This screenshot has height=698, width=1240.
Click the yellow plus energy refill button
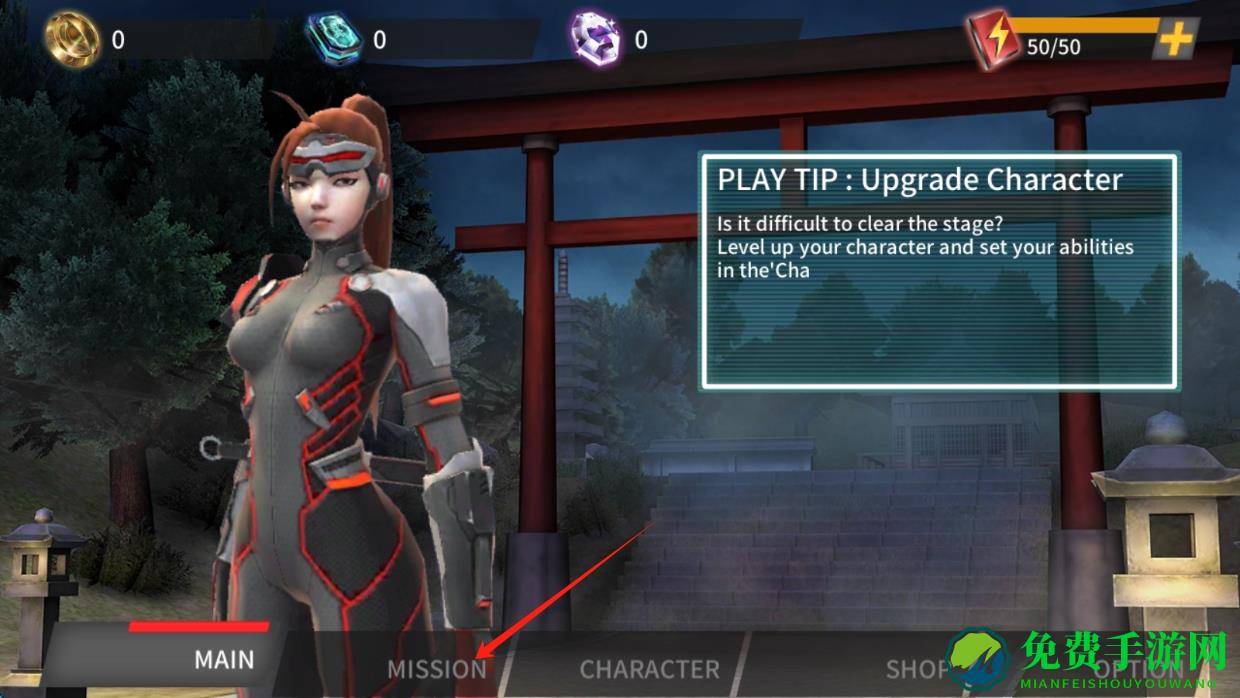click(x=1176, y=40)
